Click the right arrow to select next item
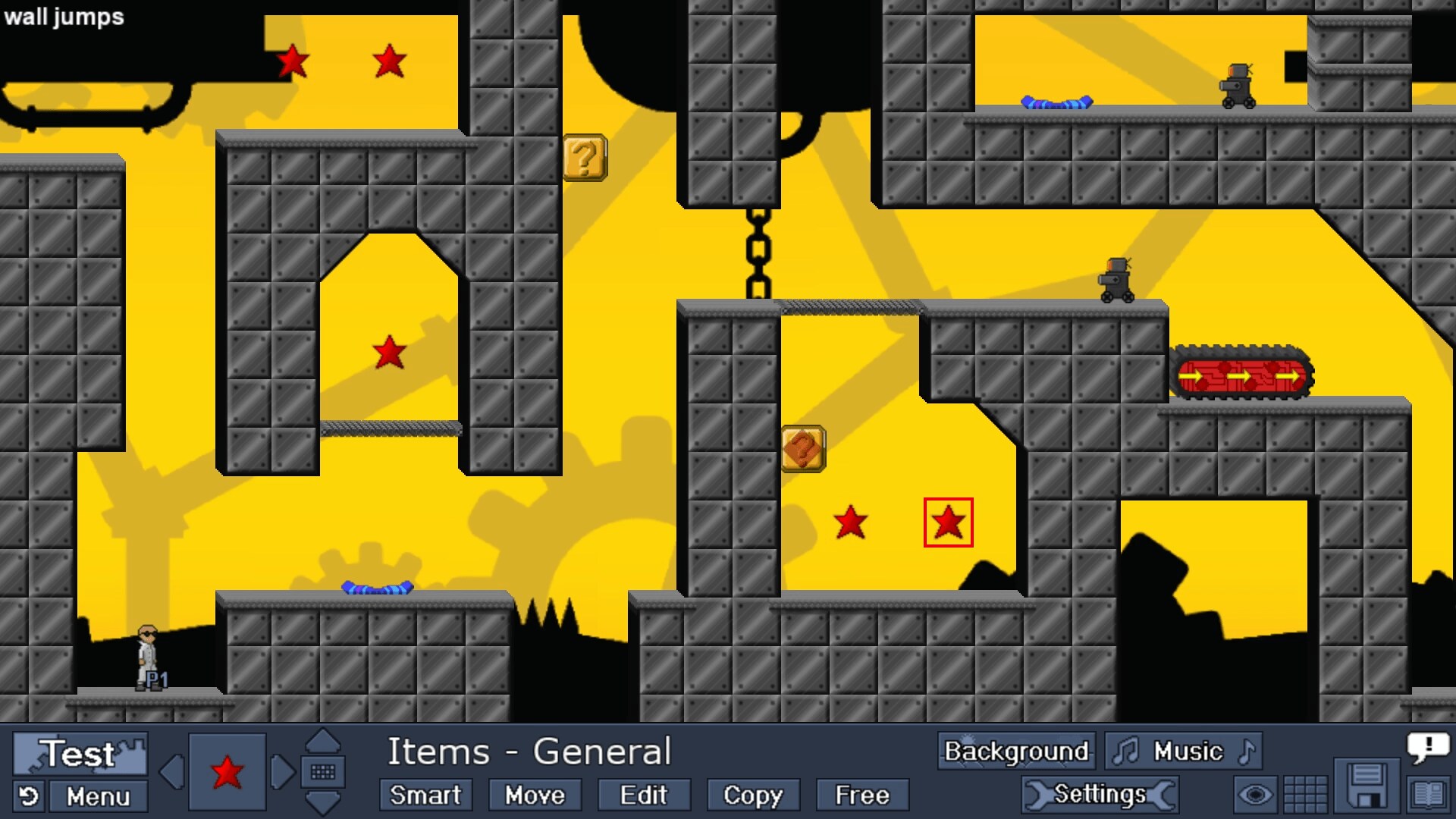 pyautogui.click(x=283, y=773)
